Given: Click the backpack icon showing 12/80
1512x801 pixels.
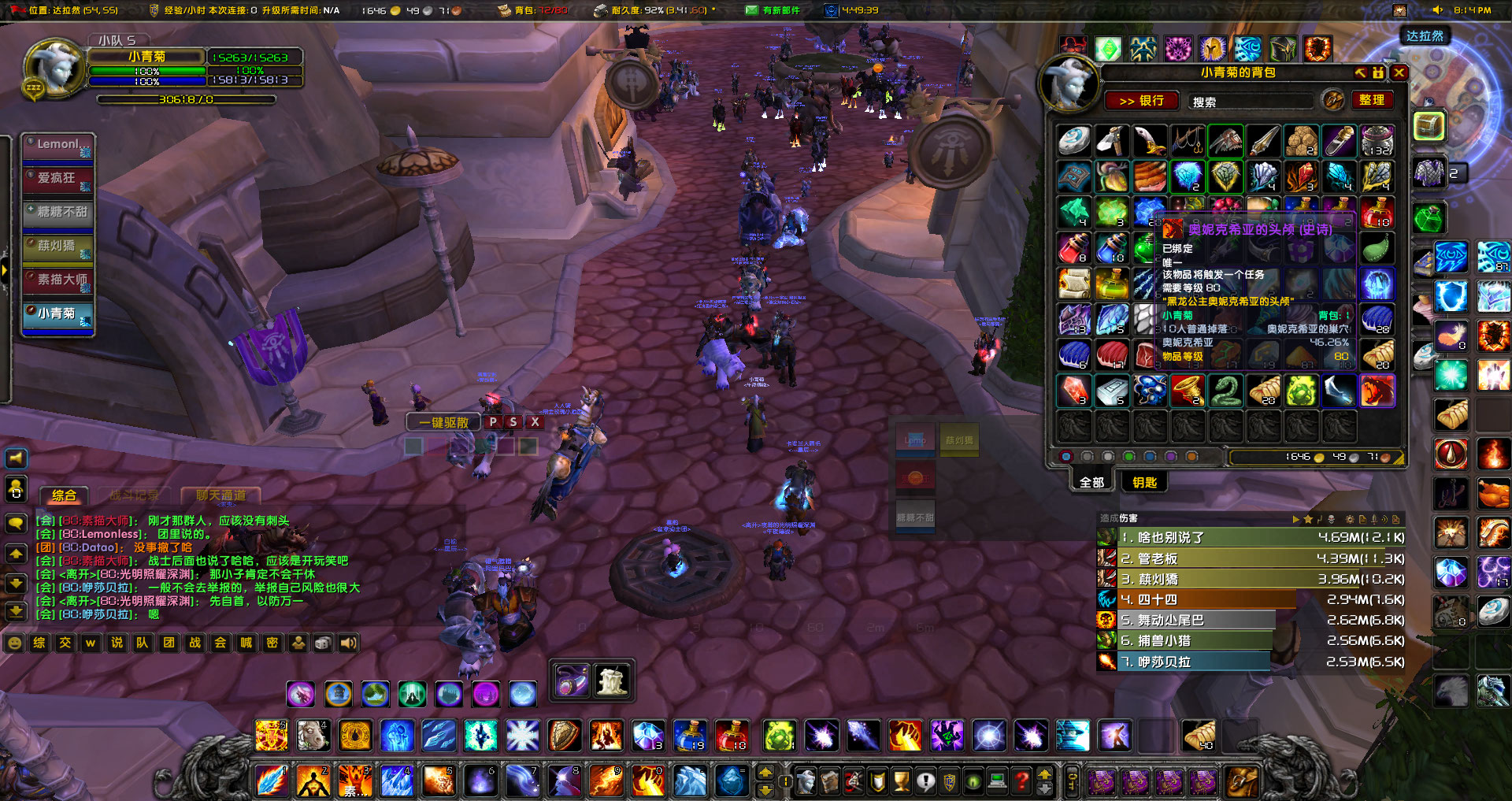Looking at the screenshot, I should coord(503,10).
